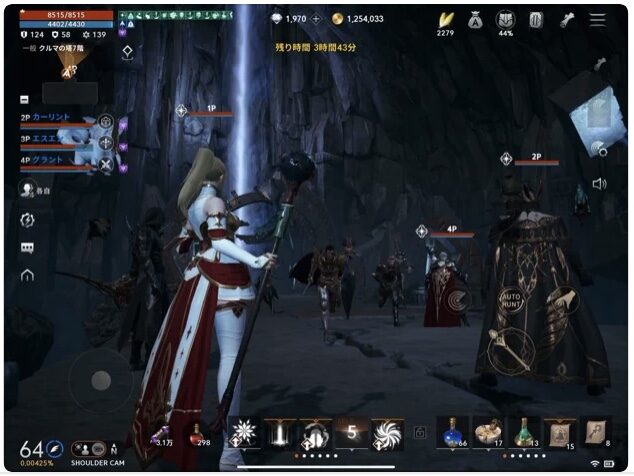Tap the golden feather icon showing 2279

[x=445, y=20]
